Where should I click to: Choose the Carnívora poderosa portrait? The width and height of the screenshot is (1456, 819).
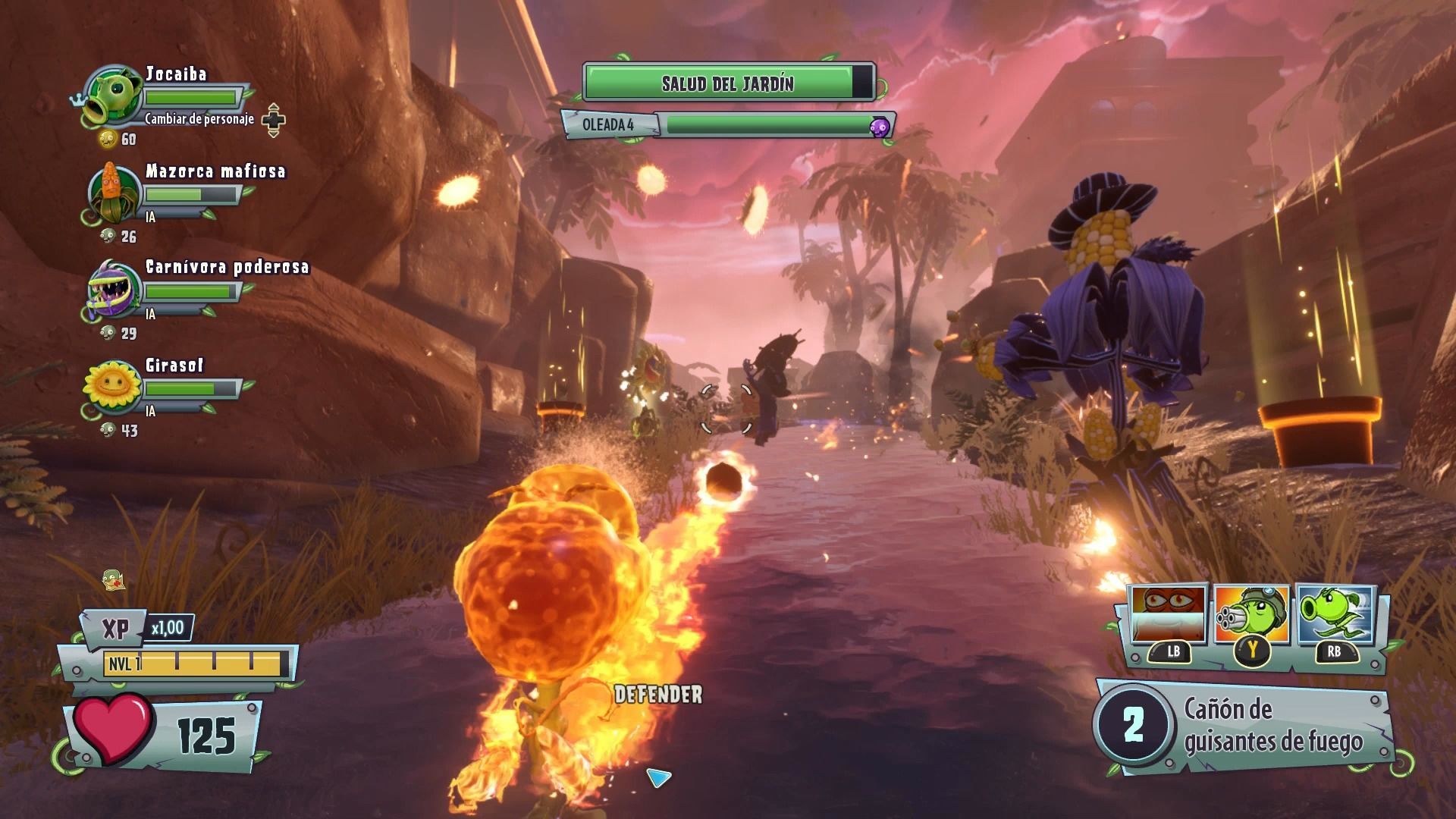[x=114, y=290]
